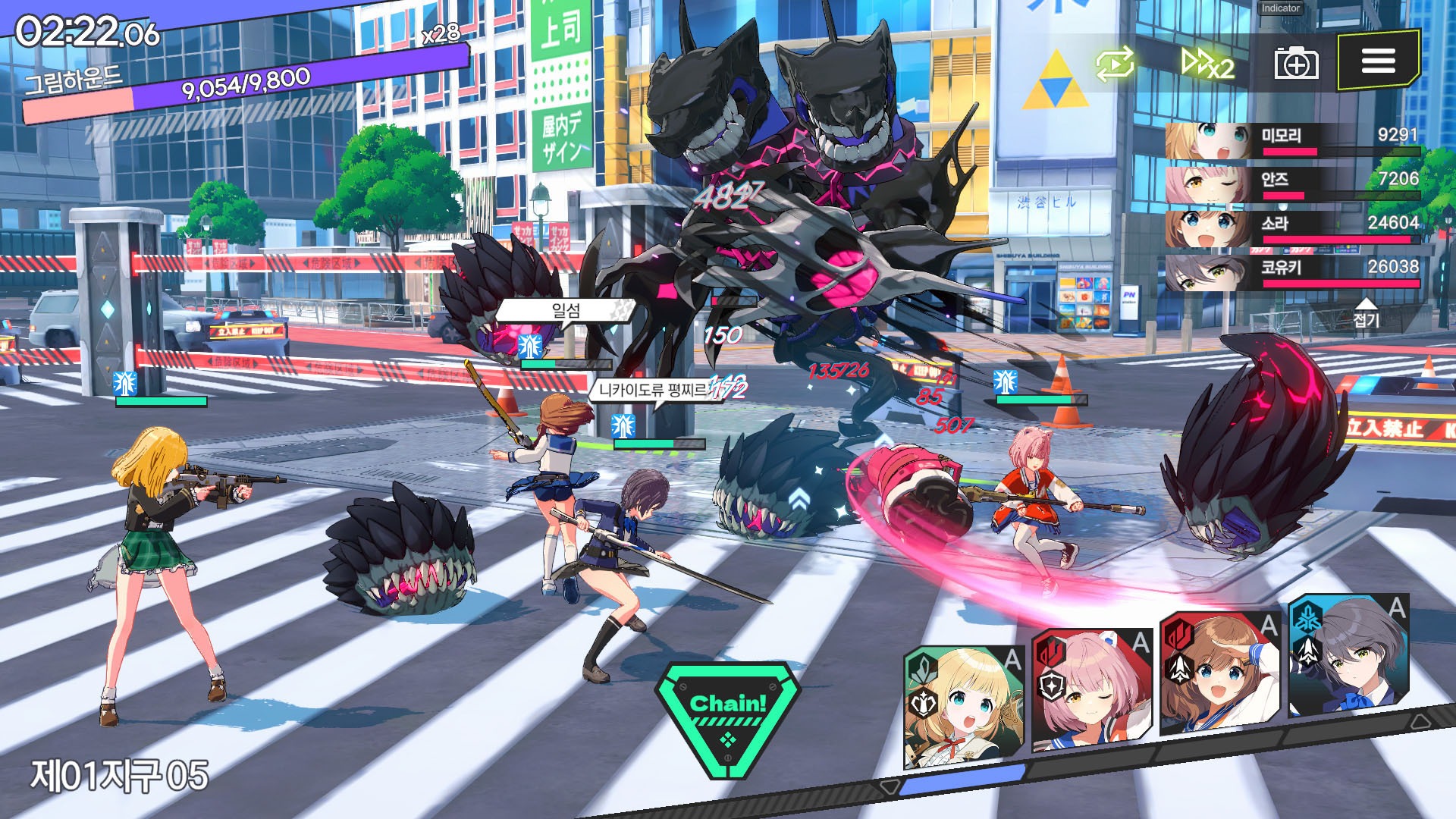
Task: Take a screenshot with the camera button
Action: pyautogui.click(x=1295, y=62)
